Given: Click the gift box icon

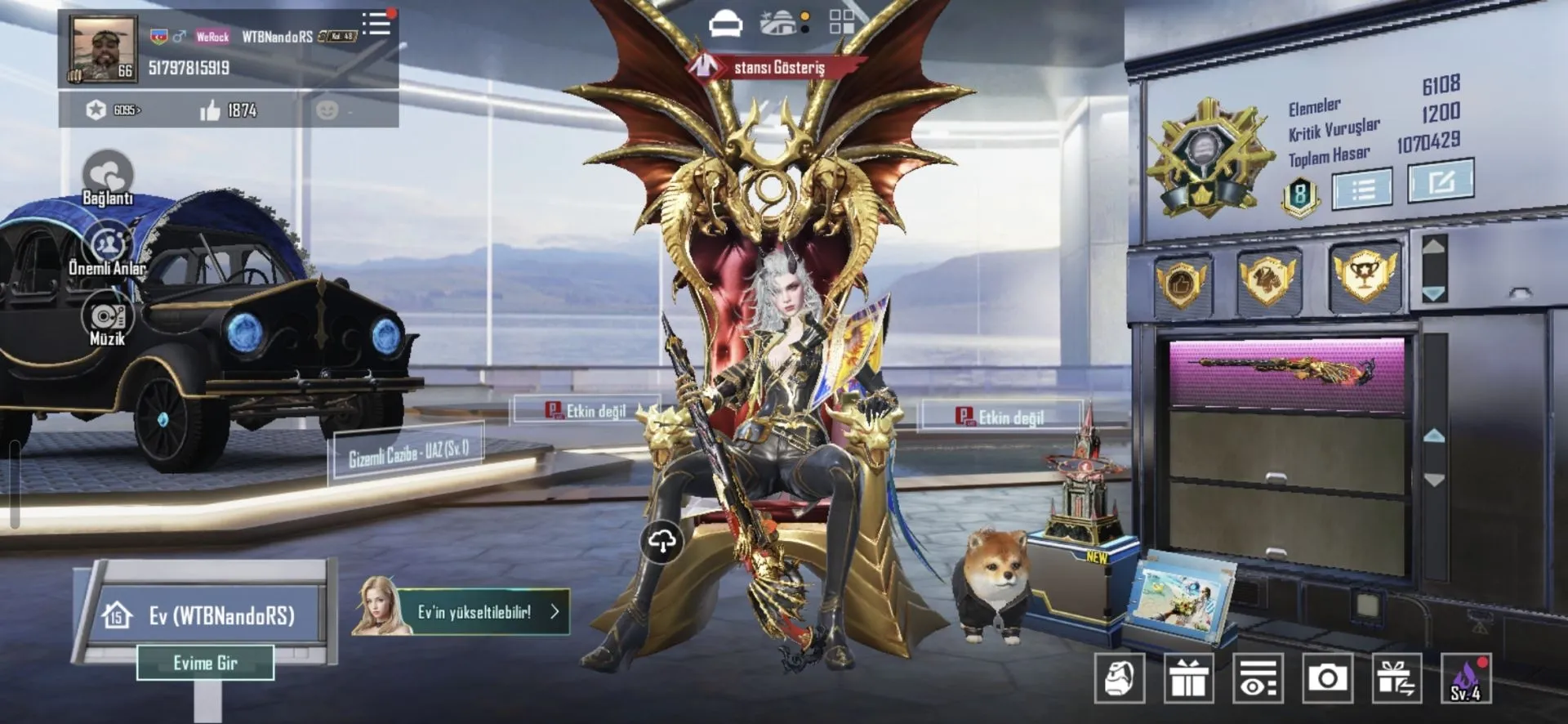Looking at the screenshot, I should [1188, 678].
